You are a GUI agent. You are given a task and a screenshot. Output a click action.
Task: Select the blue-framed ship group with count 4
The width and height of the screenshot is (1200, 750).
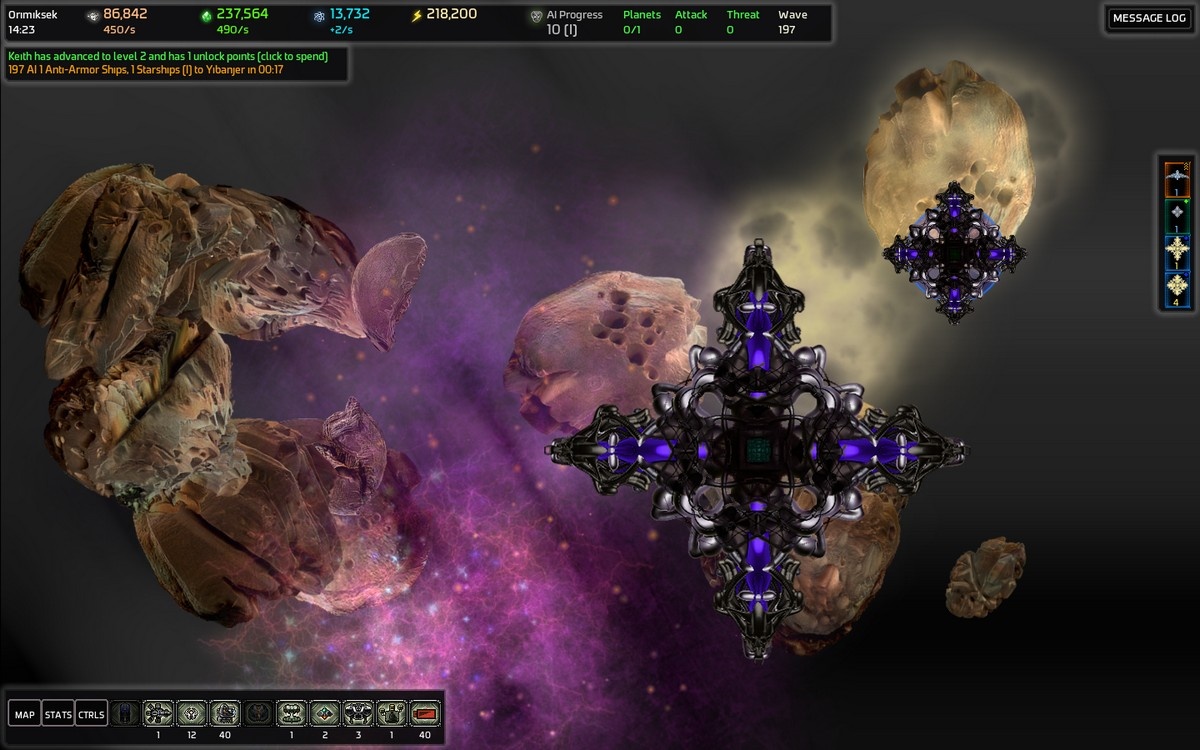tap(1178, 289)
